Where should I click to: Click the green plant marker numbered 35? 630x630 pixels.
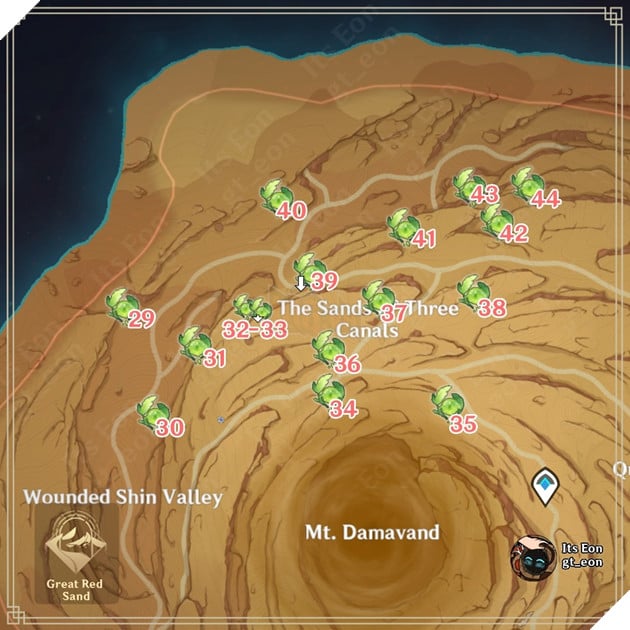pyautogui.click(x=445, y=404)
